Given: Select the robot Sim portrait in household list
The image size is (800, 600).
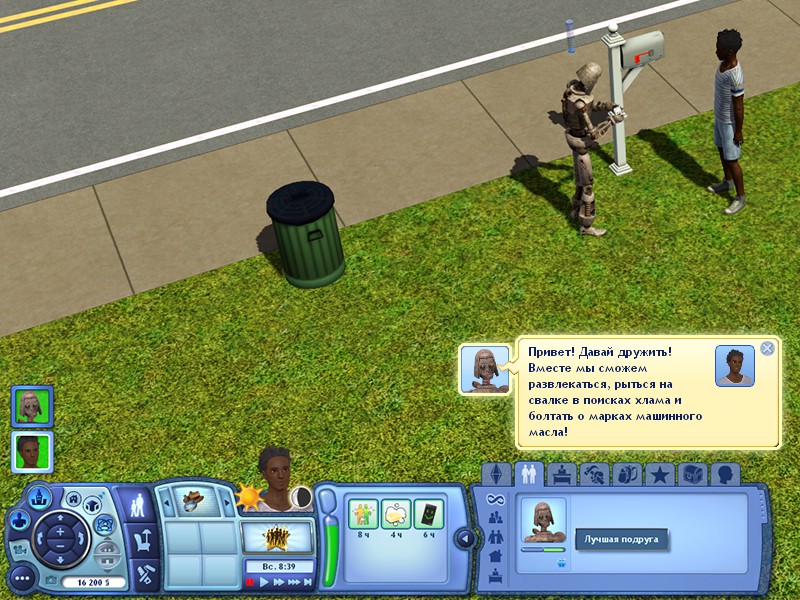Looking at the screenshot, I should coord(32,406).
